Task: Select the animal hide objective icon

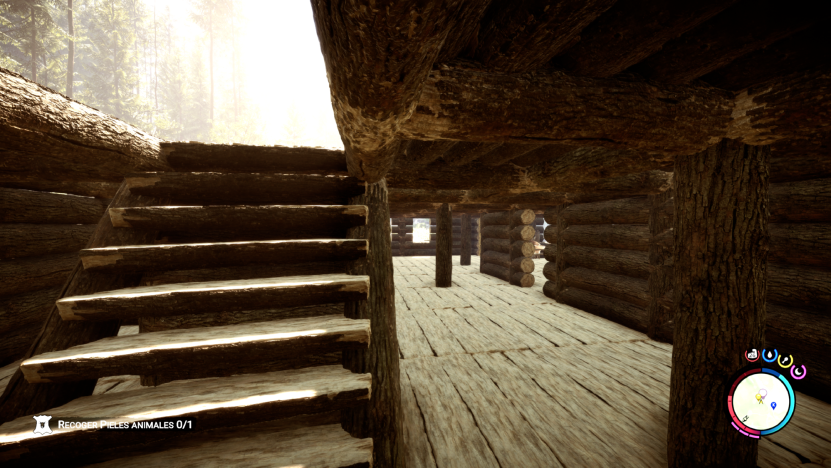Action: click(x=43, y=425)
